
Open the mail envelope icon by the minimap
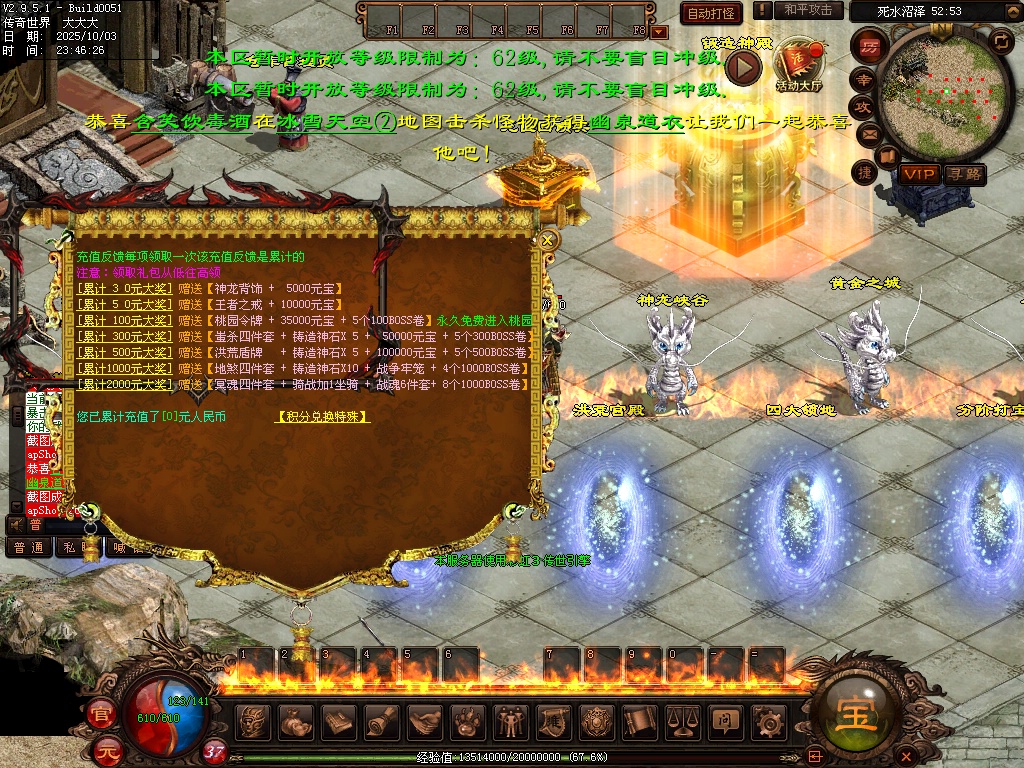click(x=867, y=132)
